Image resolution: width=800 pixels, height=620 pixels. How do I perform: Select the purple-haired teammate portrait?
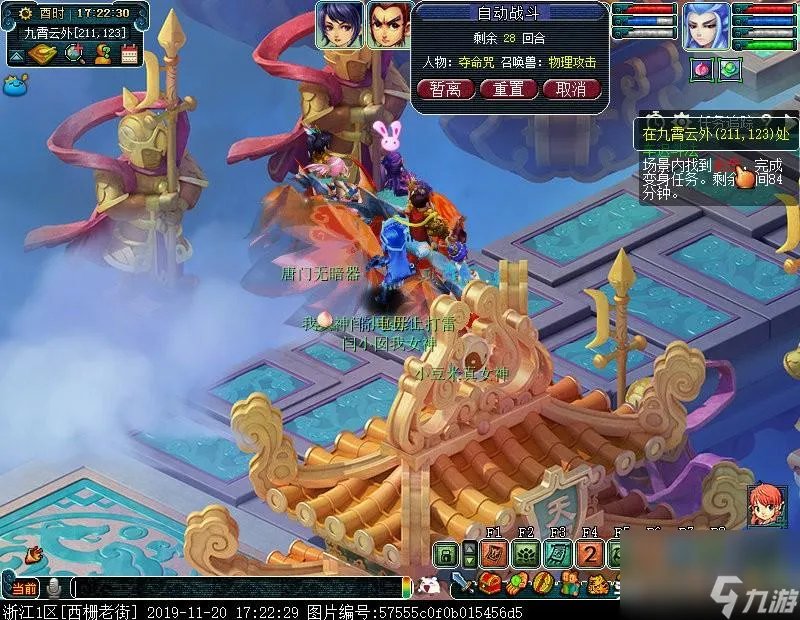point(339,24)
